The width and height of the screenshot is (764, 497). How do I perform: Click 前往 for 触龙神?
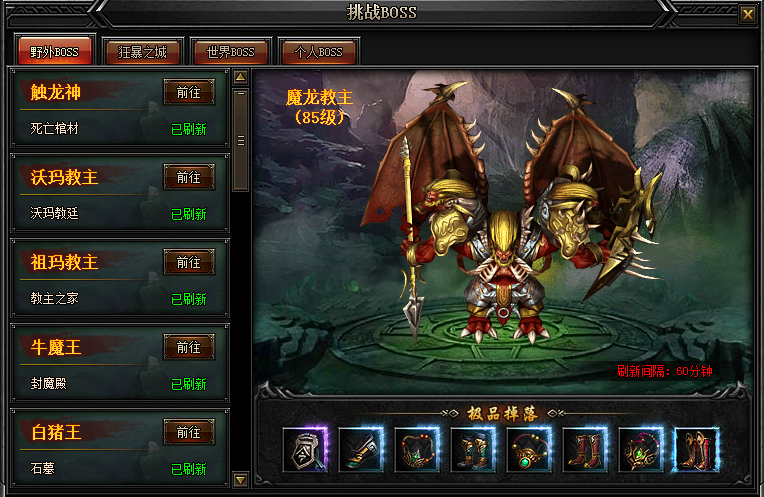pyautogui.click(x=189, y=92)
